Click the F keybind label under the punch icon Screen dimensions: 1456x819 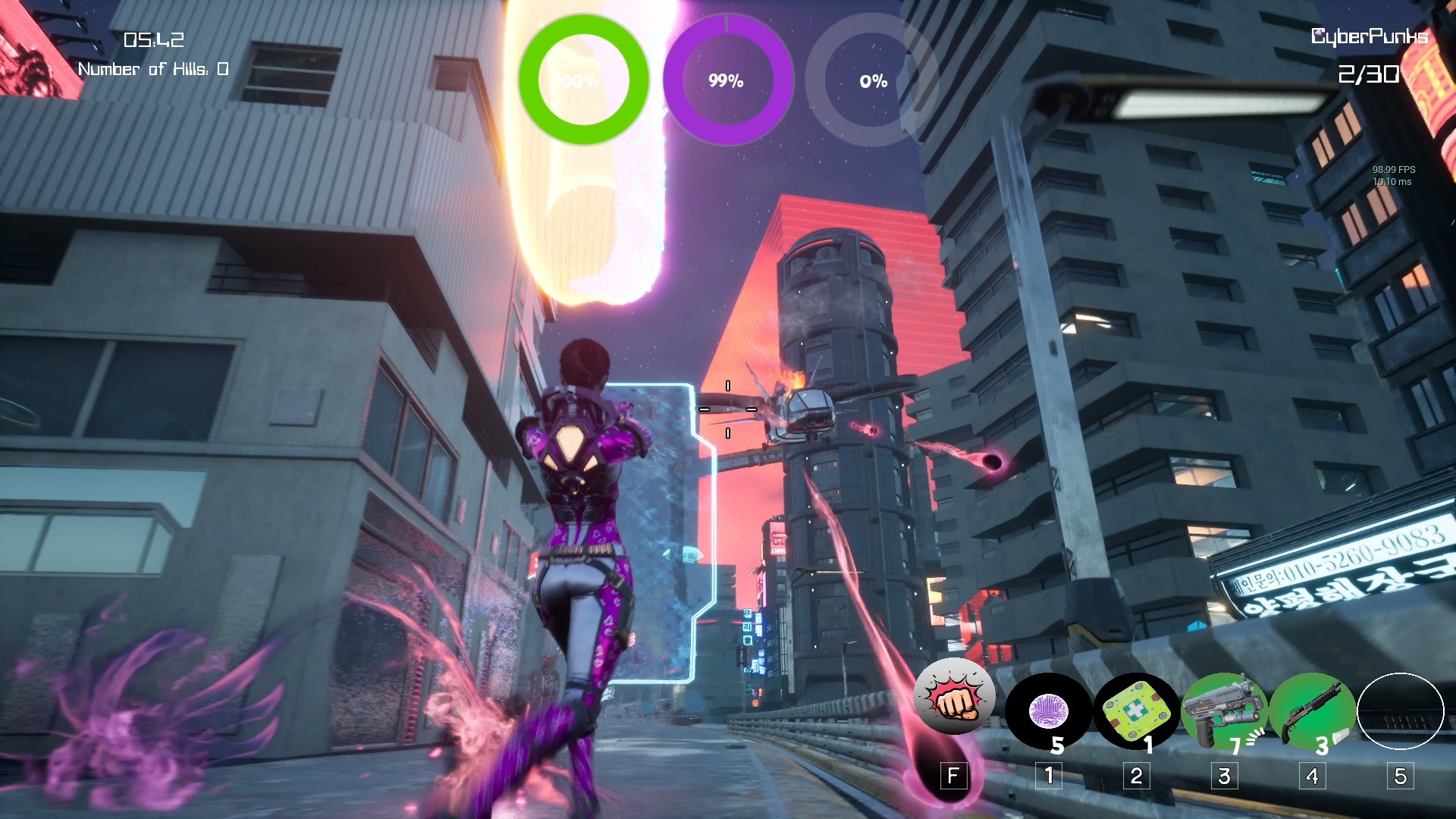(954, 775)
